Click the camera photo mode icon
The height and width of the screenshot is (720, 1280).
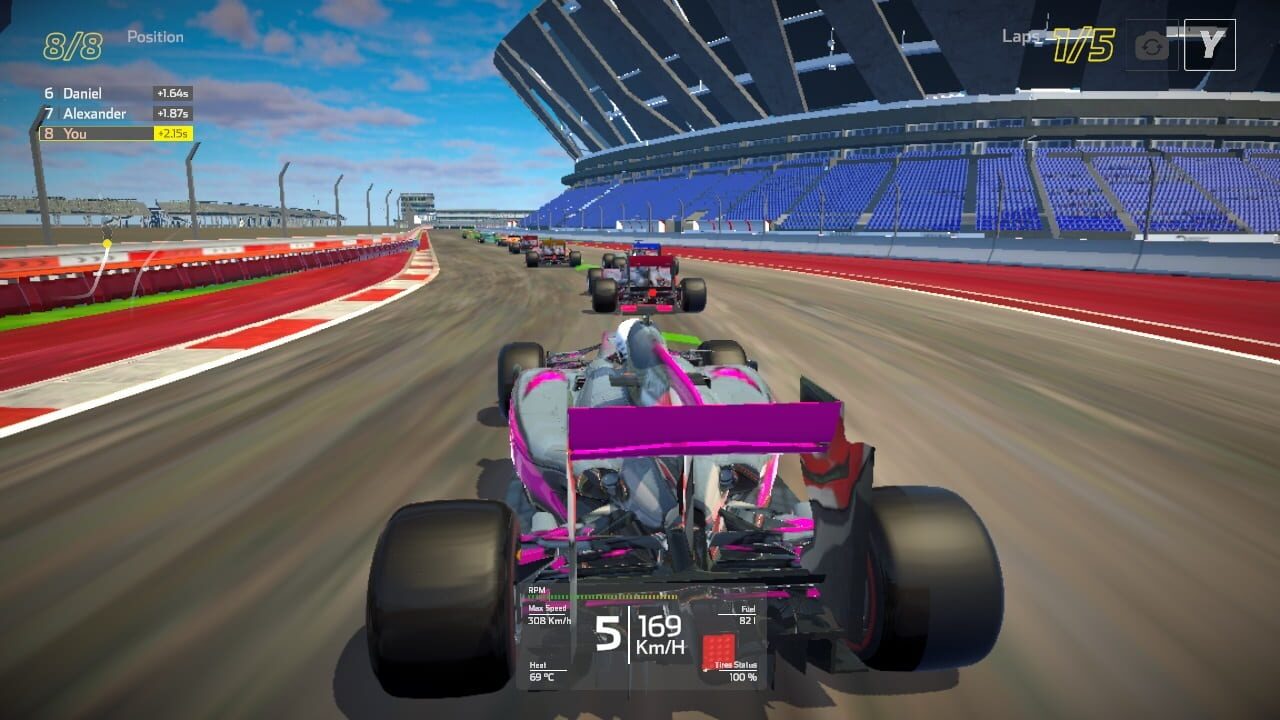tap(1152, 45)
